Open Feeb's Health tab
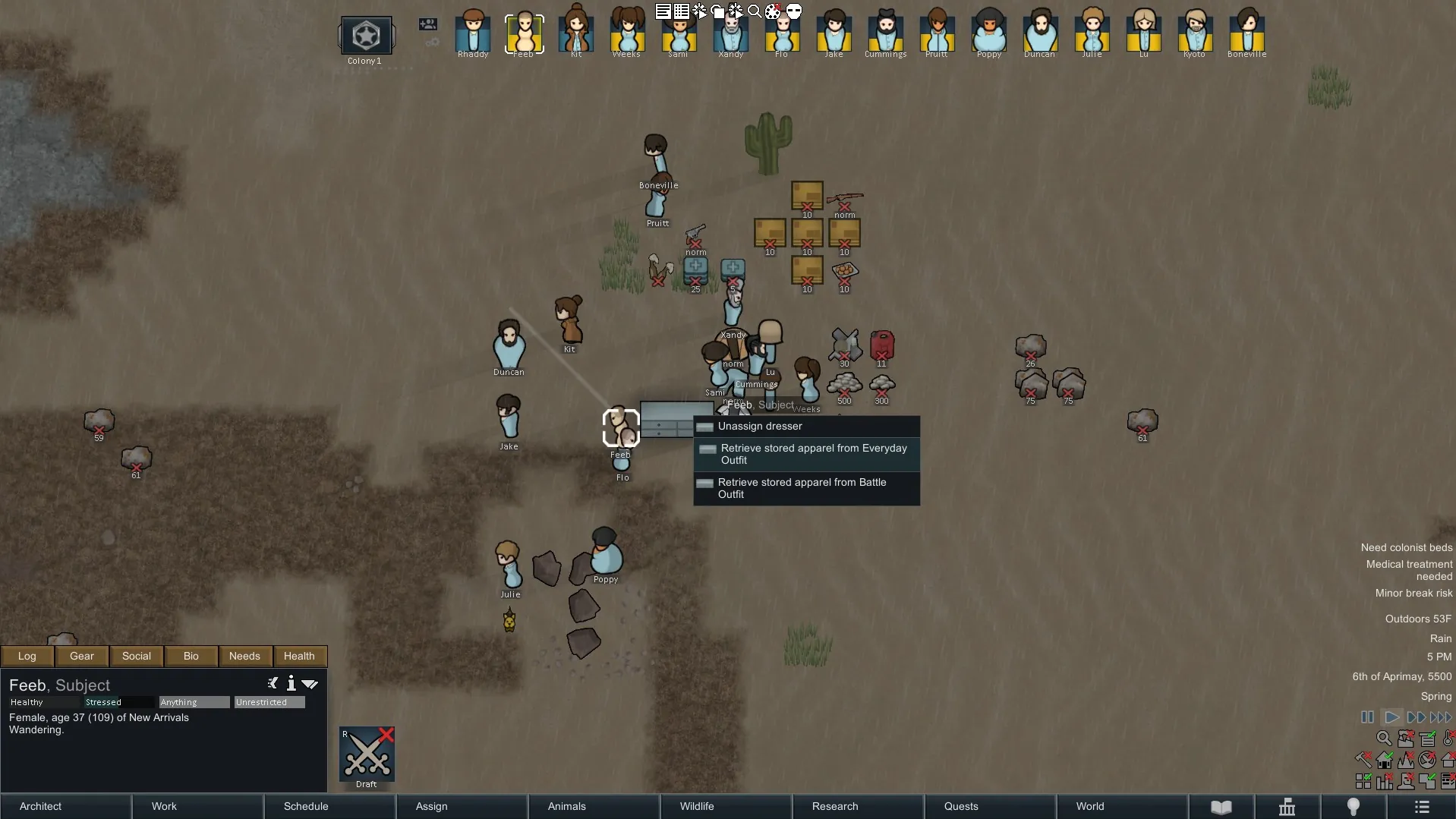This screenshot has width=1456, height=819. click(299, 656)
